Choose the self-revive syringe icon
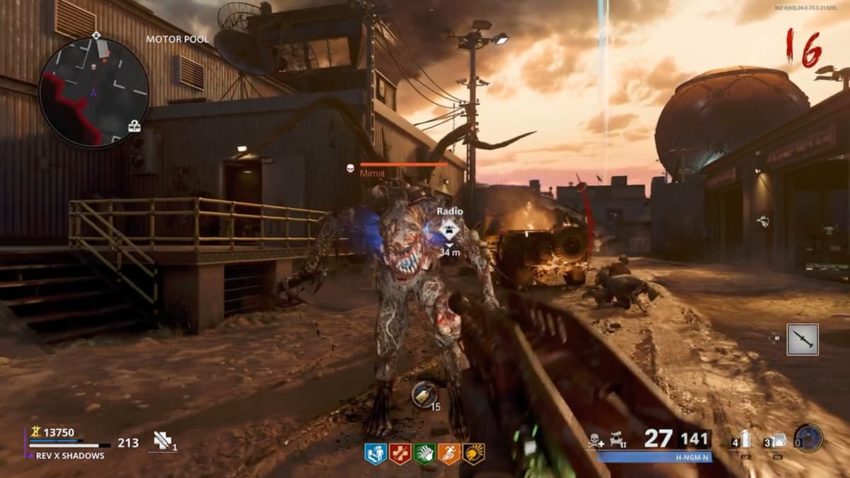The height and width of the screenshot is (478, 850). (161, 440)
